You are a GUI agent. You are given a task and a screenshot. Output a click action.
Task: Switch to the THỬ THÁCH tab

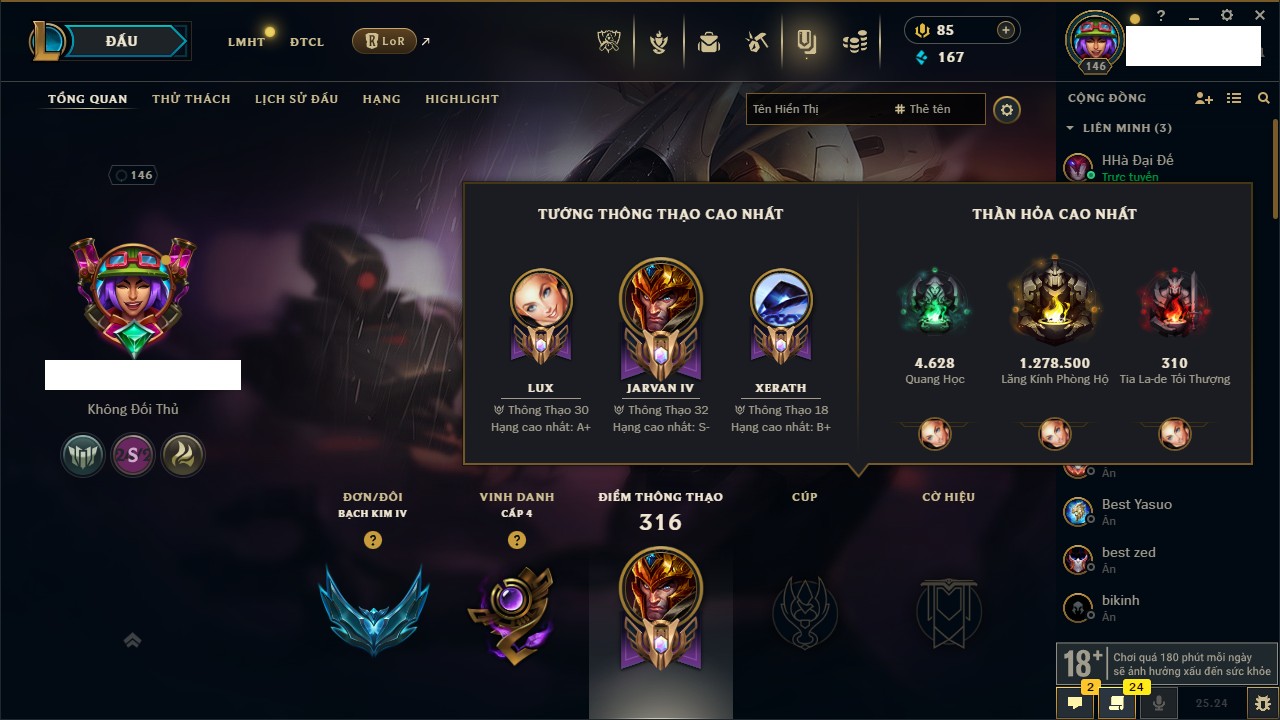(x=191, y=99)
